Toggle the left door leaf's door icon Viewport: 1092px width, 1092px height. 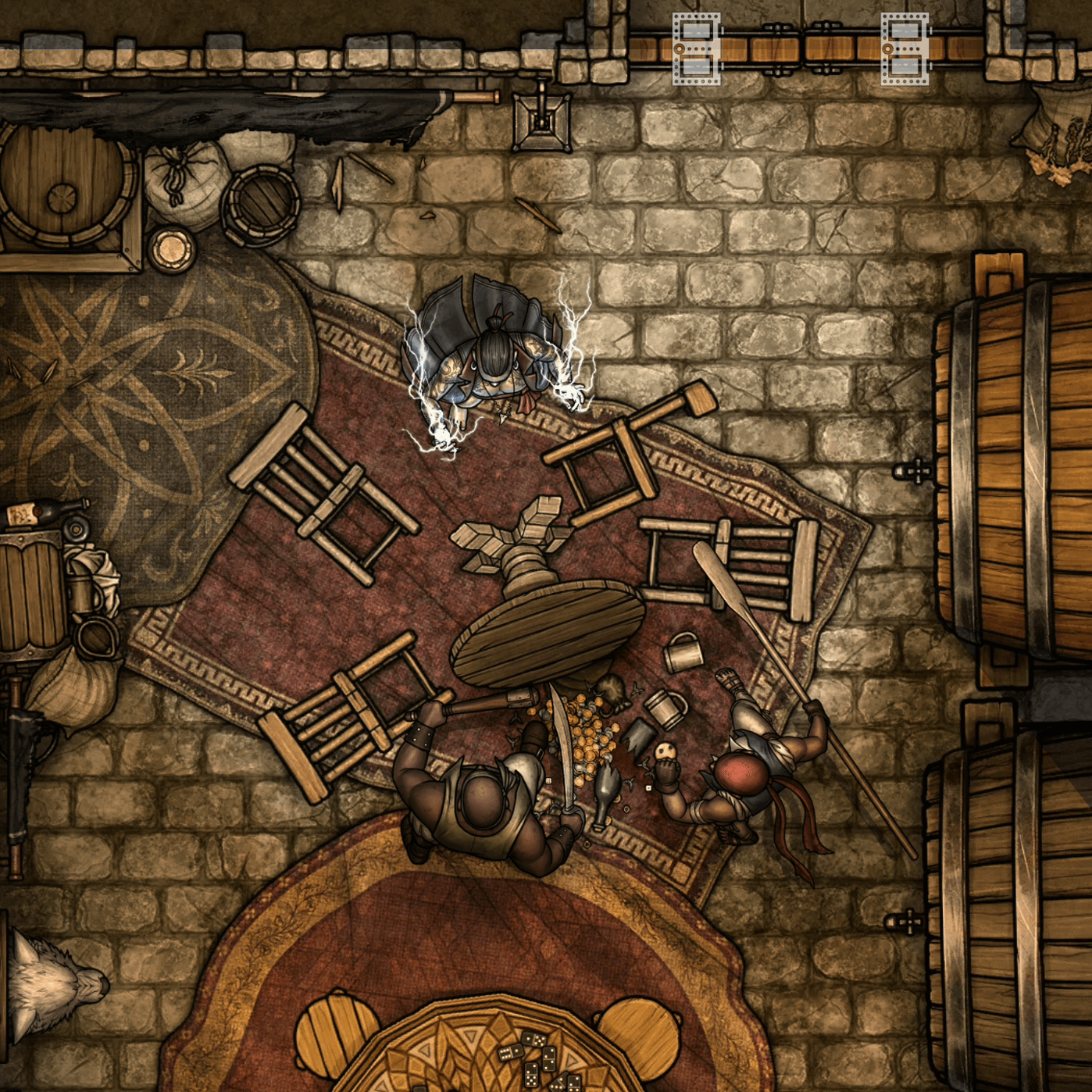point(696,48)
